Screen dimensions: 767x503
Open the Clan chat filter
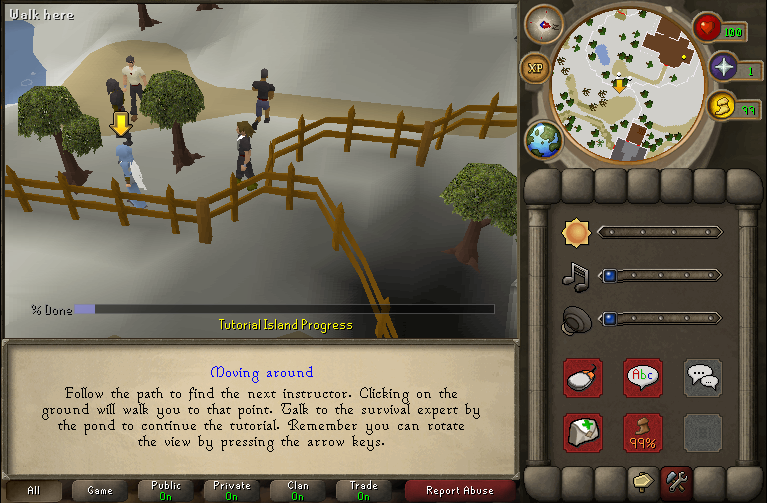(x=298, y=490)
